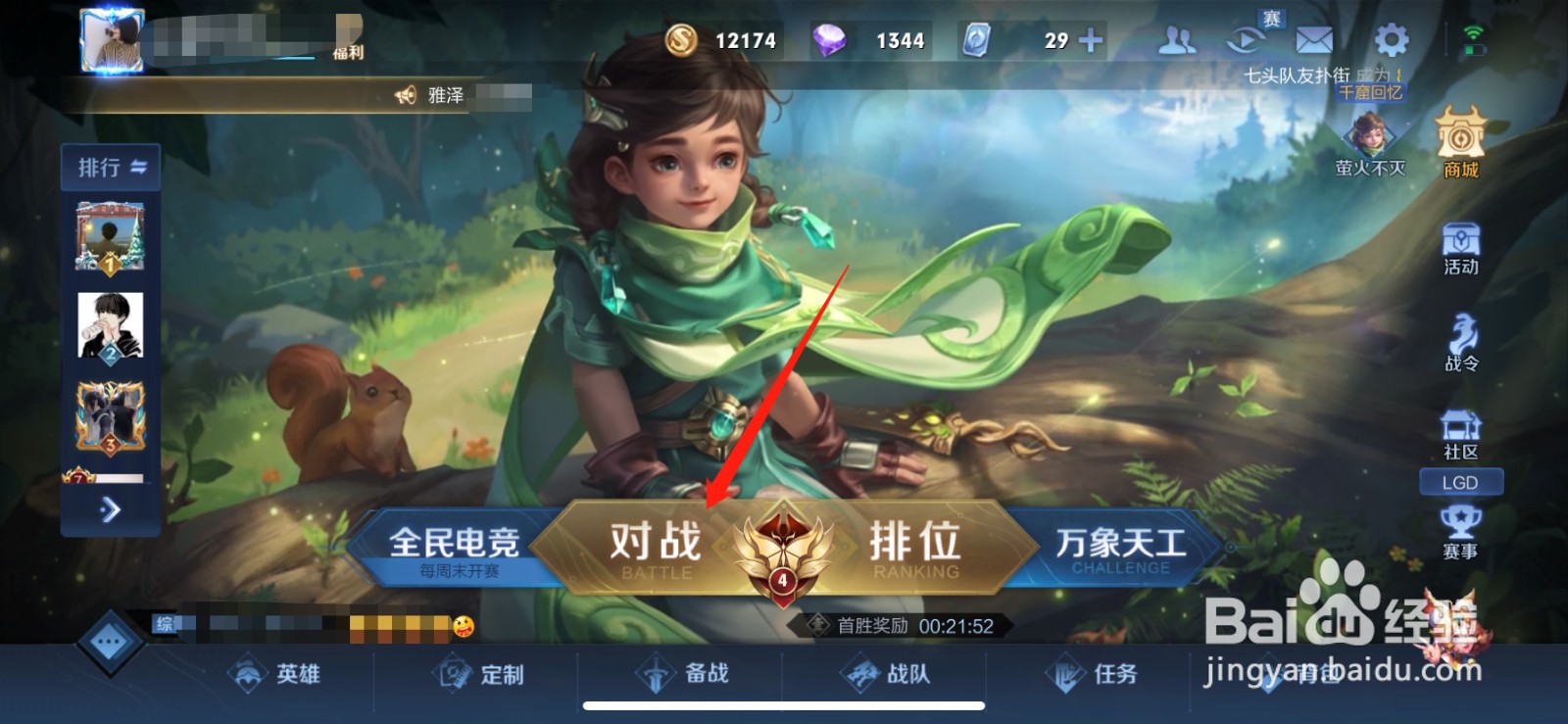The height and width of the screenshot is (724, 1568).
Task: Open the mail envelope icon
Action: click(1313, 39)
